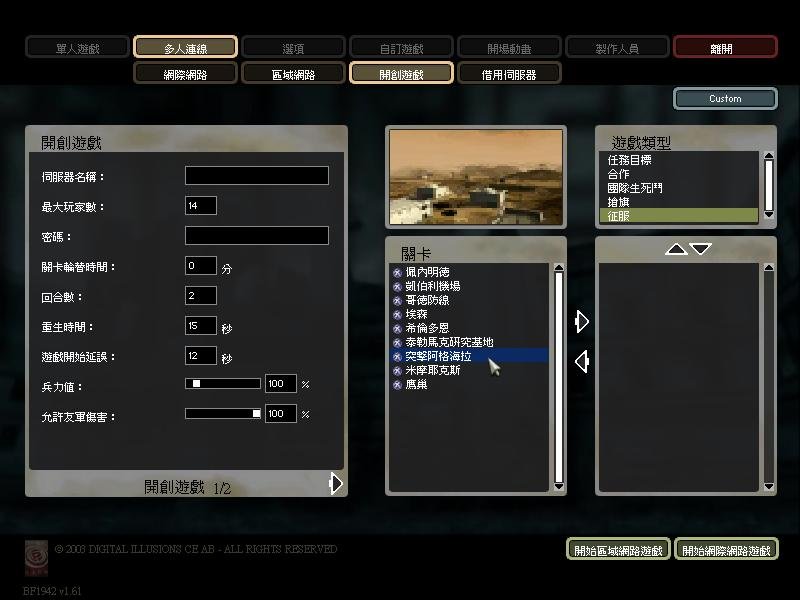The image size is (800, 600).
Task: Go to the next 開創遊戲 settings page
Action: coord(336,484)
